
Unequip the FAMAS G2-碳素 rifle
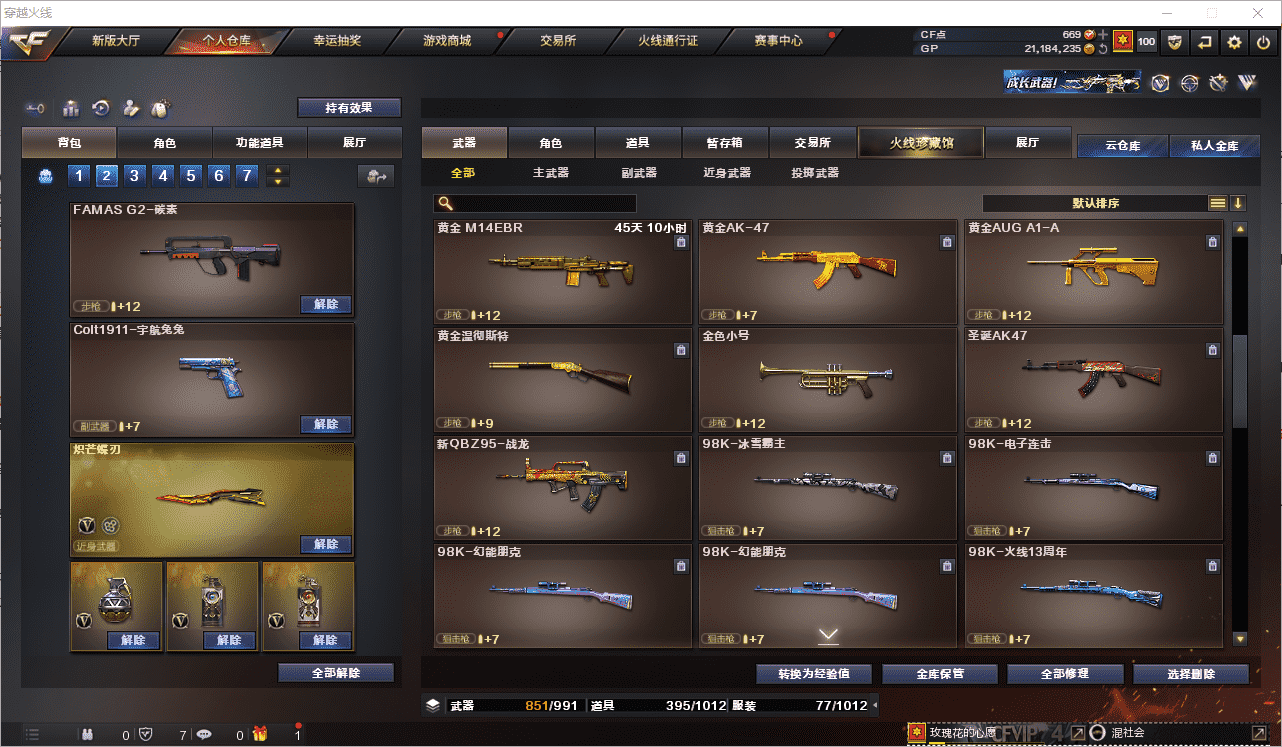tap(326, 305)
